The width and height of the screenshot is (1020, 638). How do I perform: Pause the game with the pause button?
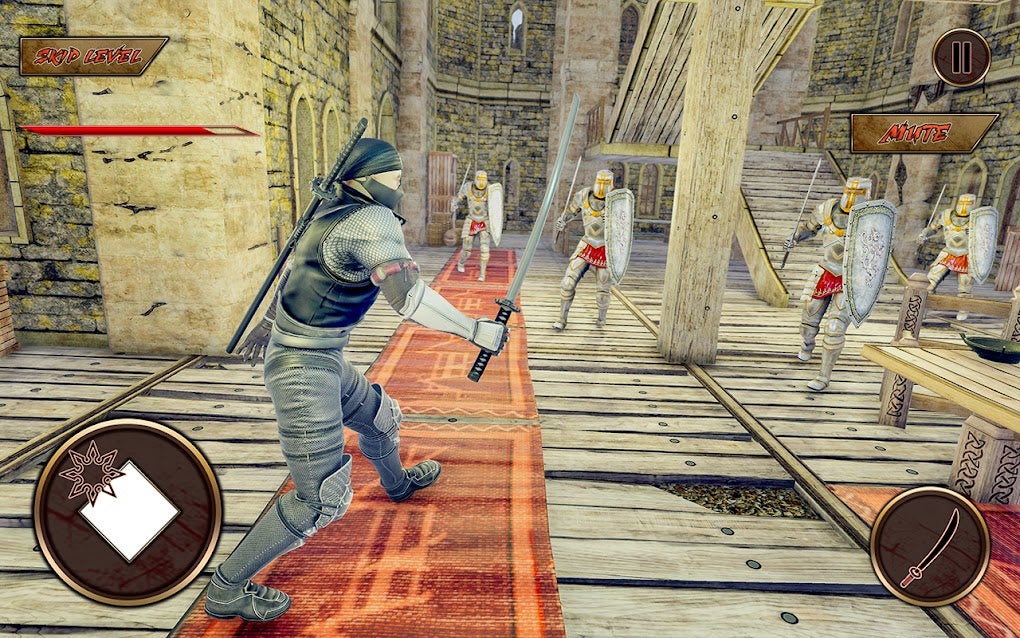tap(961, 57)
